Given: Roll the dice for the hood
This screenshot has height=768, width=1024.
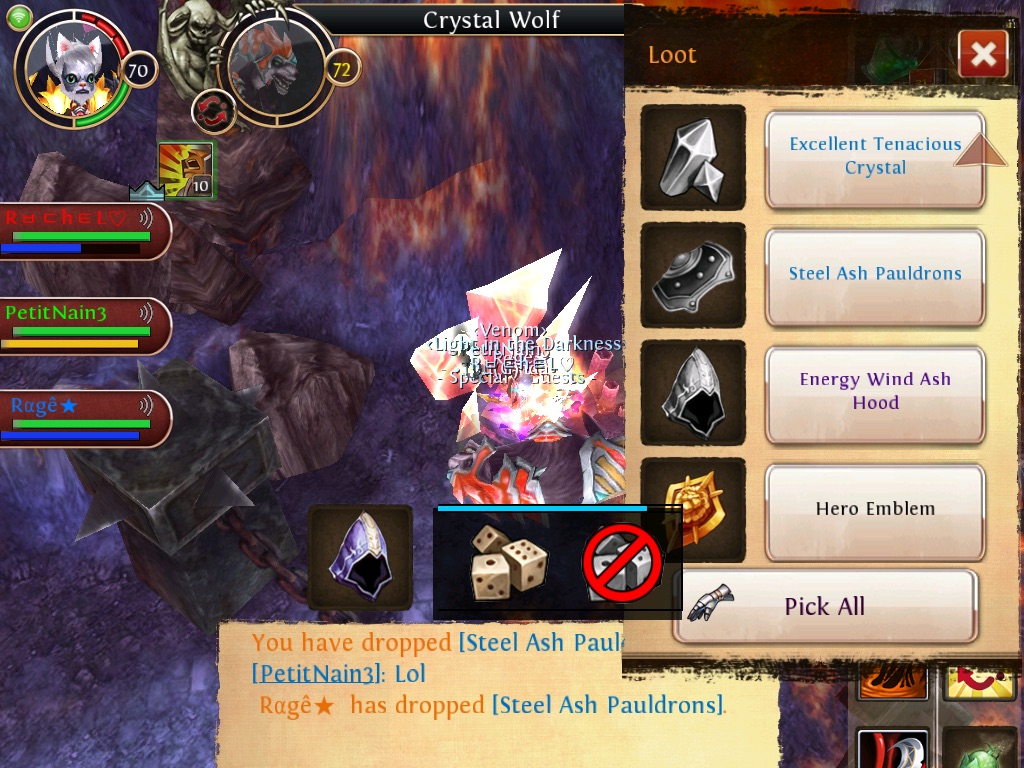Looking at the screenshot, I should (509, 563).
